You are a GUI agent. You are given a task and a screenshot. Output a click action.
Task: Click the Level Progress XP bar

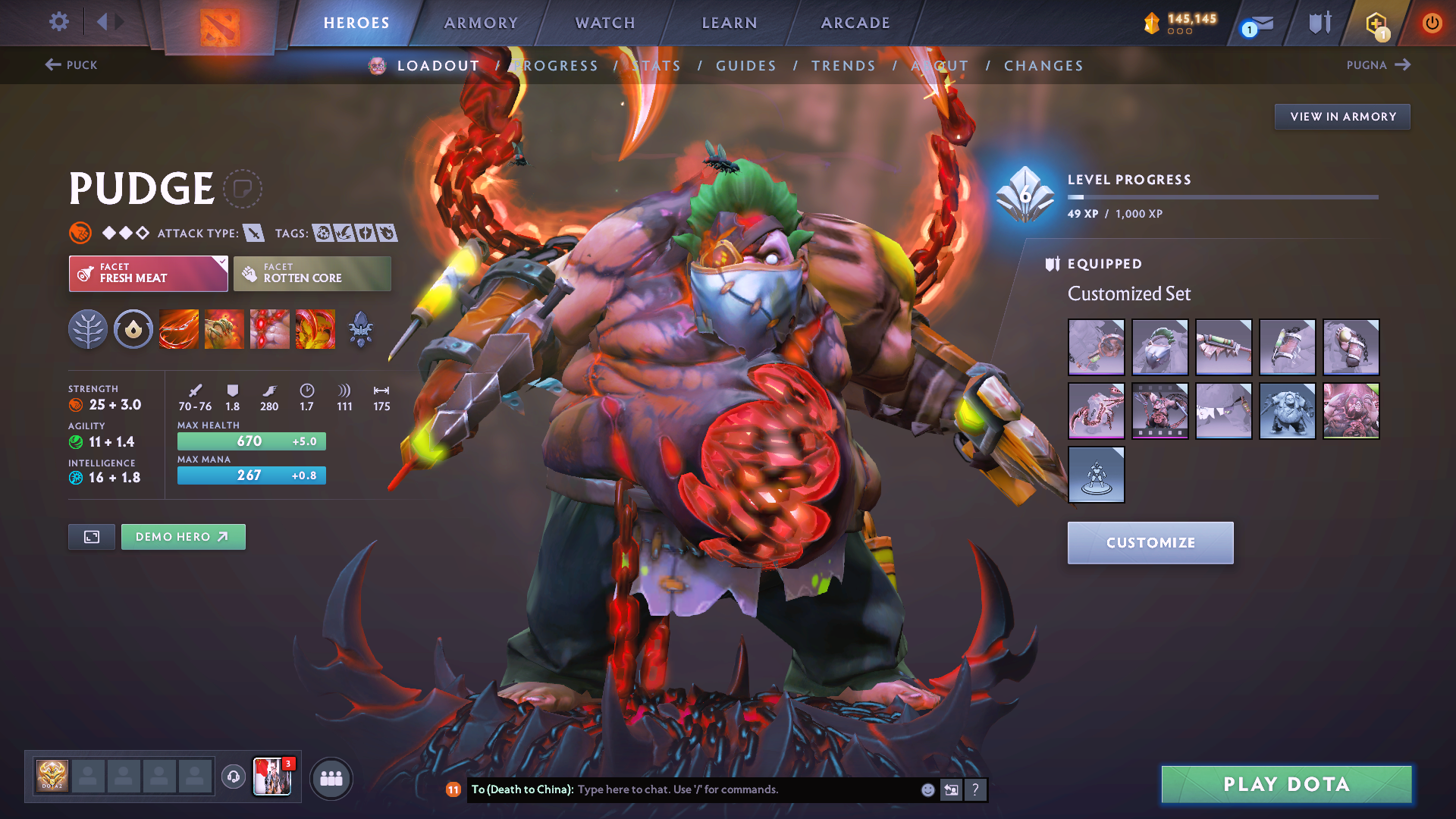tap(1222, 196)
